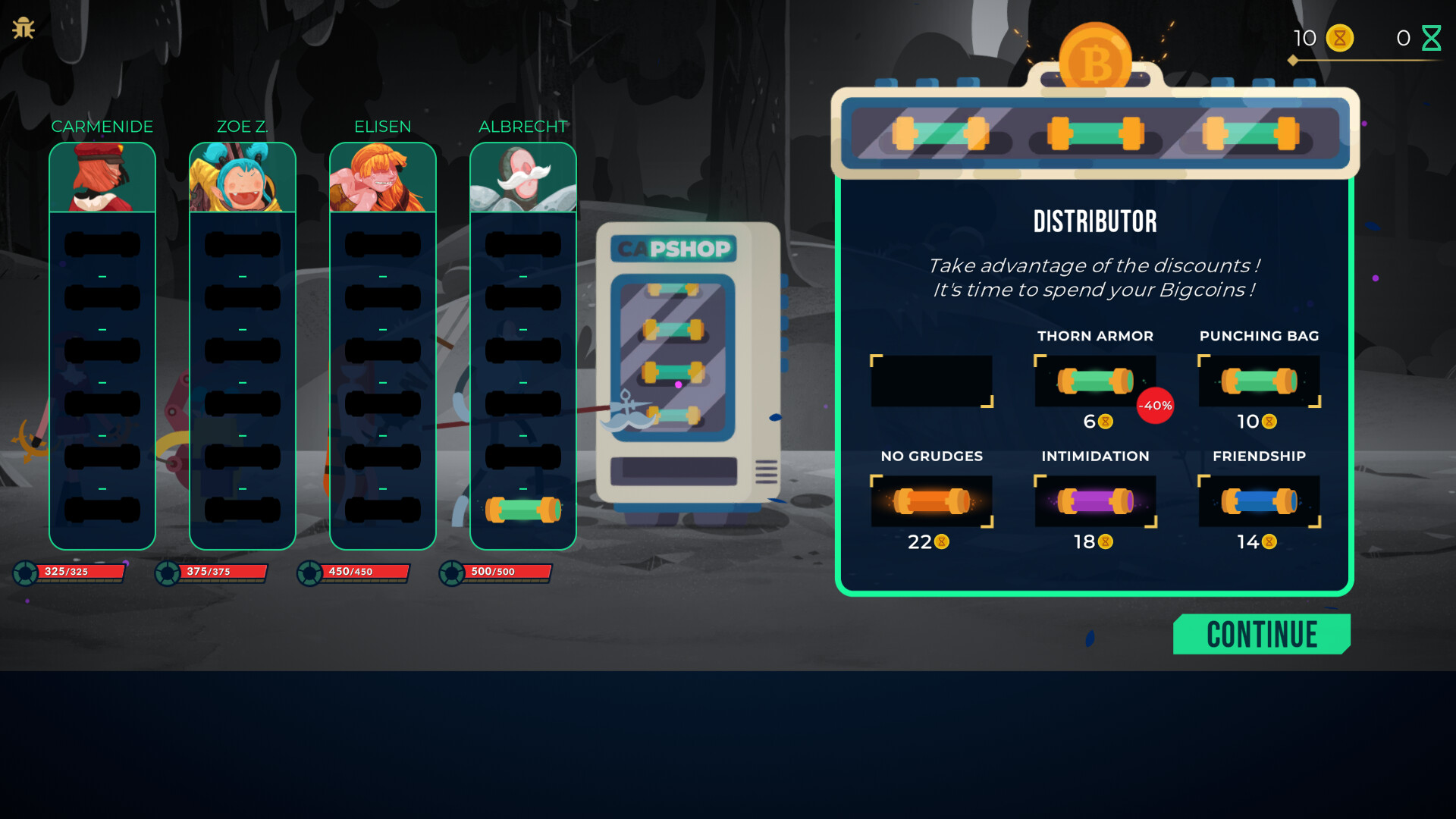Select Carmenide's character portrait
Viewport: 1456px width, 819px height.
coord(102,176)
